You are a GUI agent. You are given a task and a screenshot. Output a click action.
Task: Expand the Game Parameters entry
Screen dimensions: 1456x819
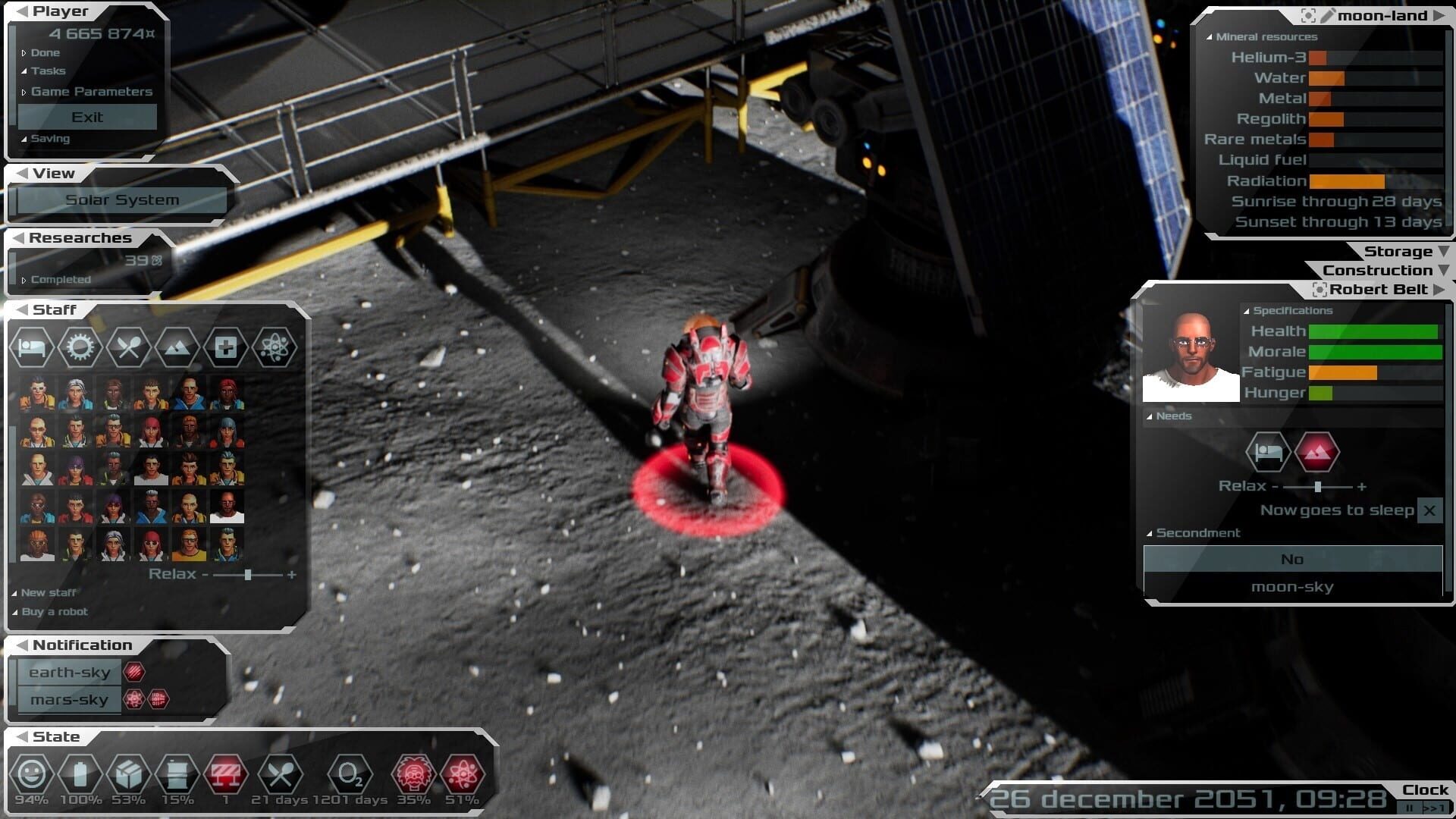91,92
